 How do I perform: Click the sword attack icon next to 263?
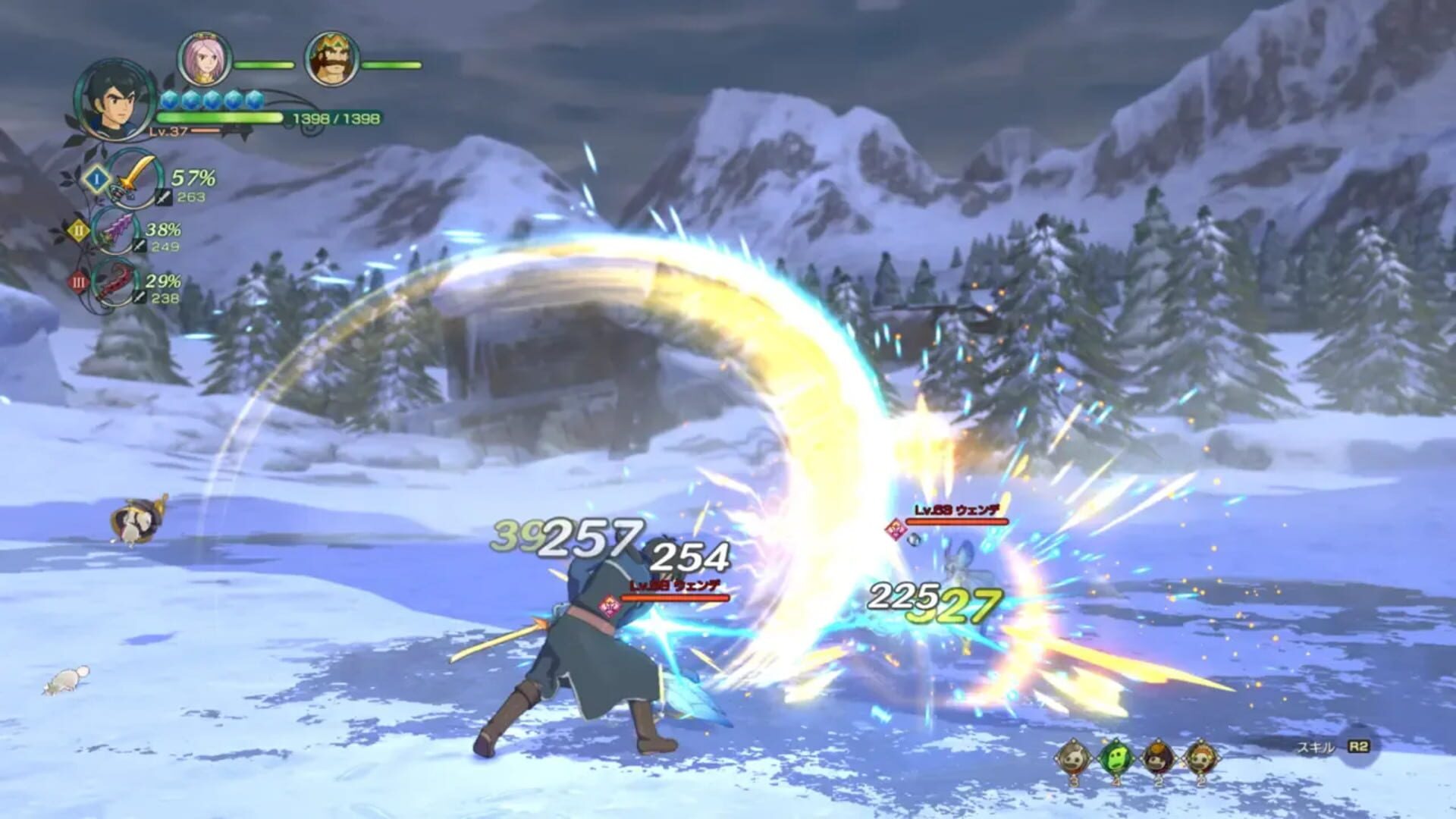point(163,197)
